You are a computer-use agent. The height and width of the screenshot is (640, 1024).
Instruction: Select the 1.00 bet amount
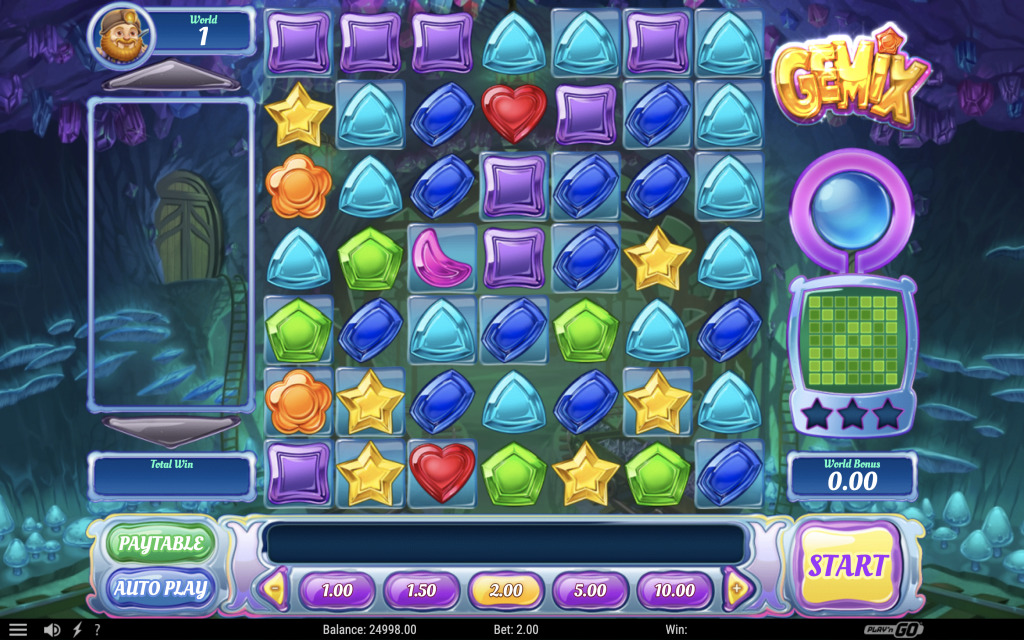(337, 590)
